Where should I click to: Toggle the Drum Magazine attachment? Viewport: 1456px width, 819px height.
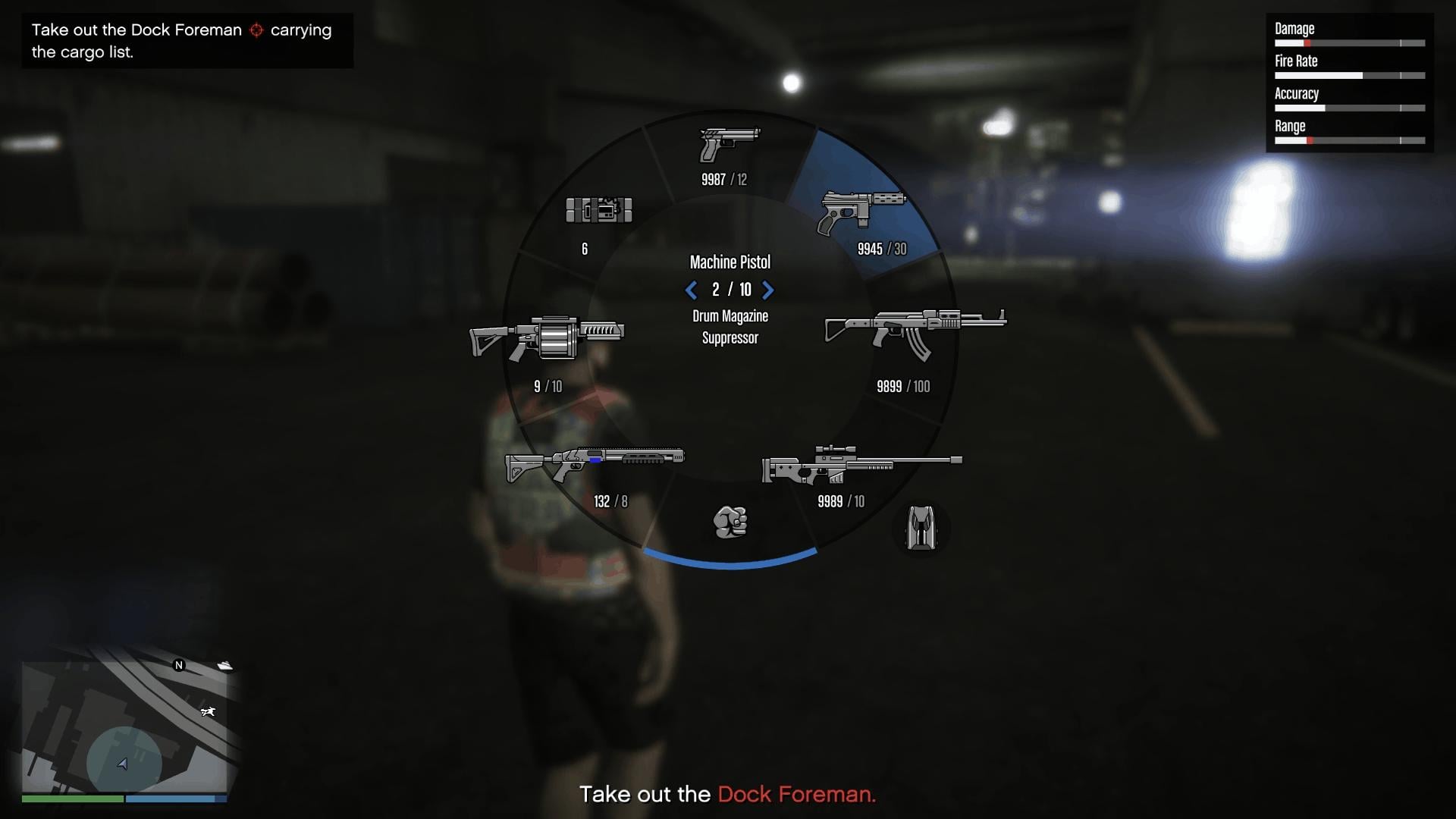(730, 316)
